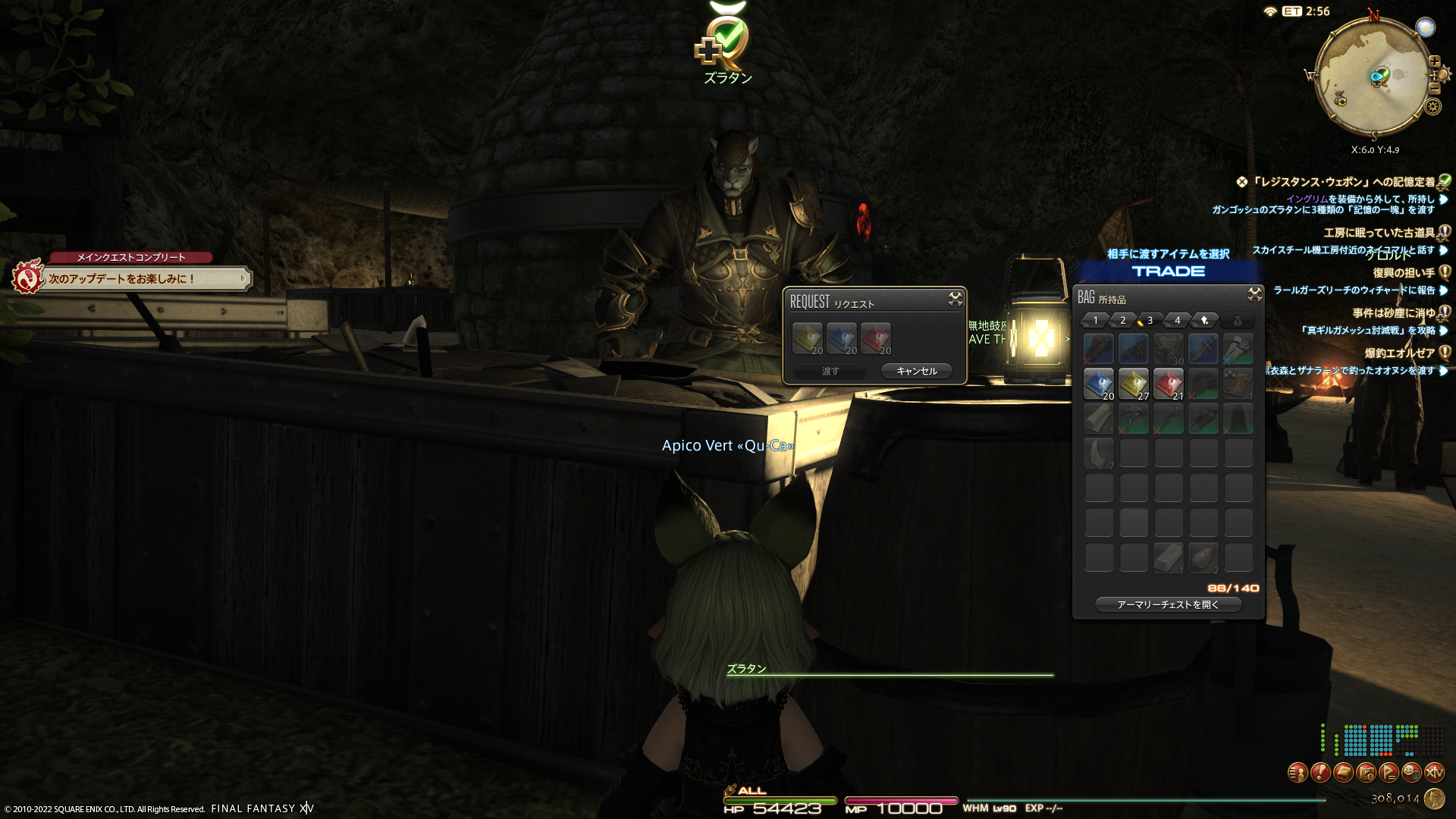This screenshot has height=819, width=1456.
Task: Open the crystals tab in the bag
Action: pos(1204,320)
